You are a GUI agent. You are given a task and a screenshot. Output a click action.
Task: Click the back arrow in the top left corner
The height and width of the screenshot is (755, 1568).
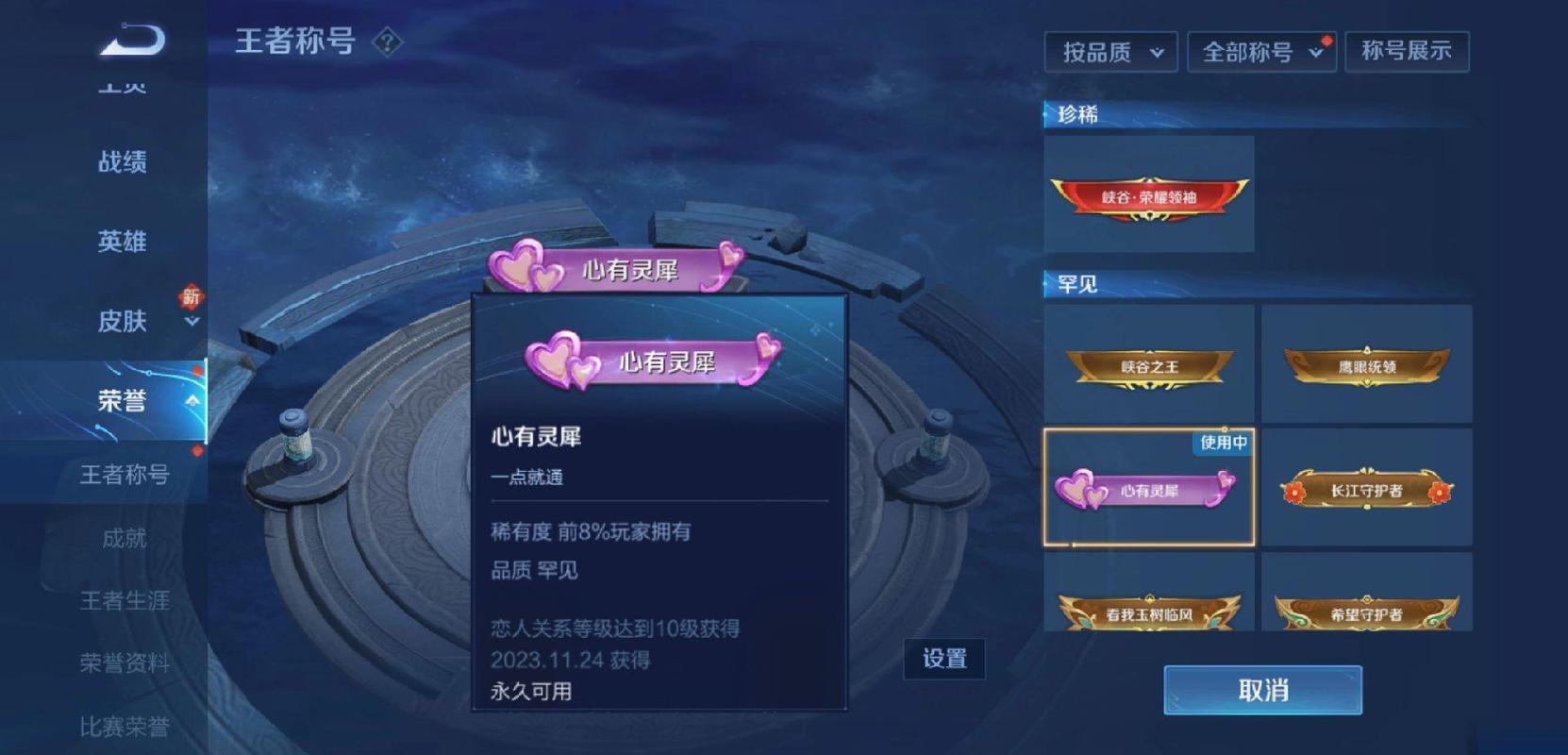132,42
